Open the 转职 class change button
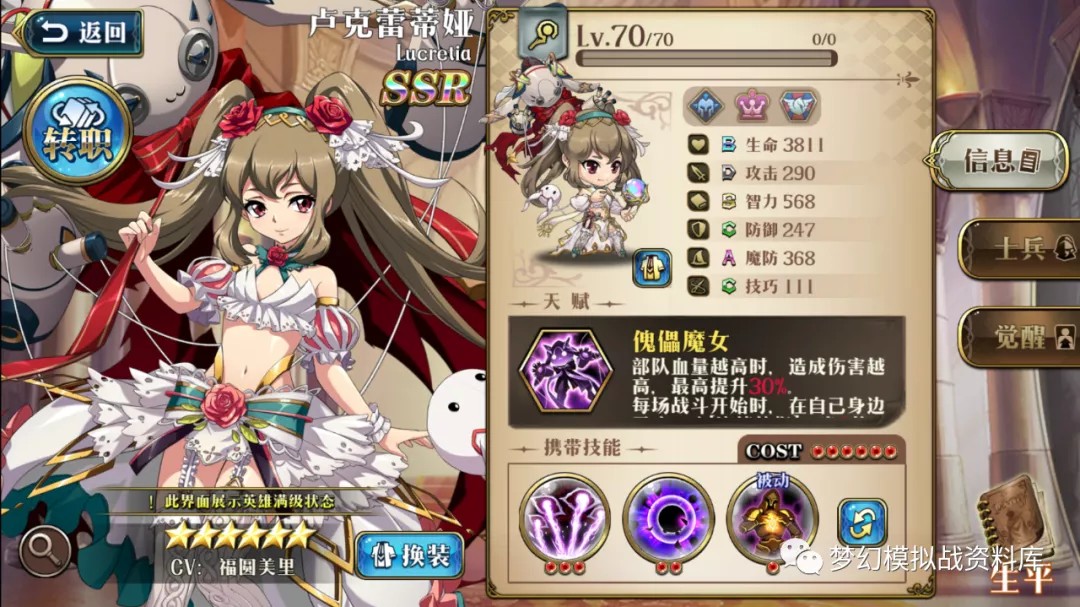Image resolution: width=1080 pixels, height=607 pixels. [x=79, y=133]
